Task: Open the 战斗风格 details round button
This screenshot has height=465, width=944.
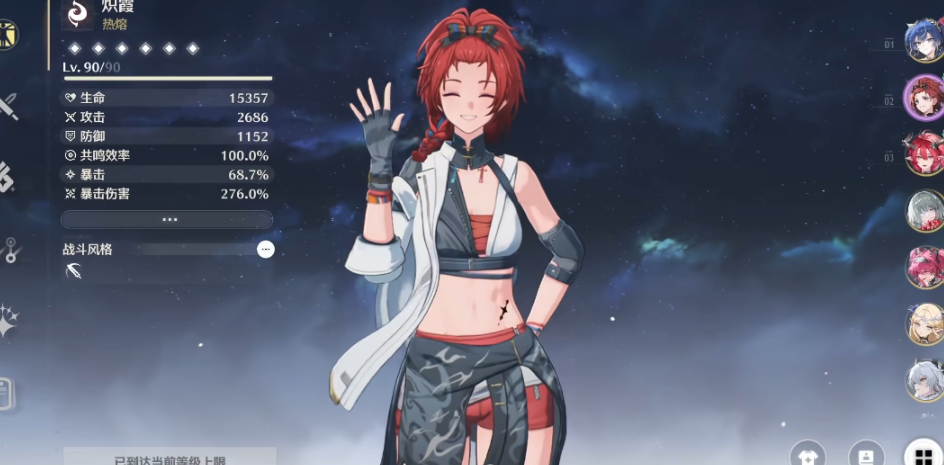Action: pos(265,249)
